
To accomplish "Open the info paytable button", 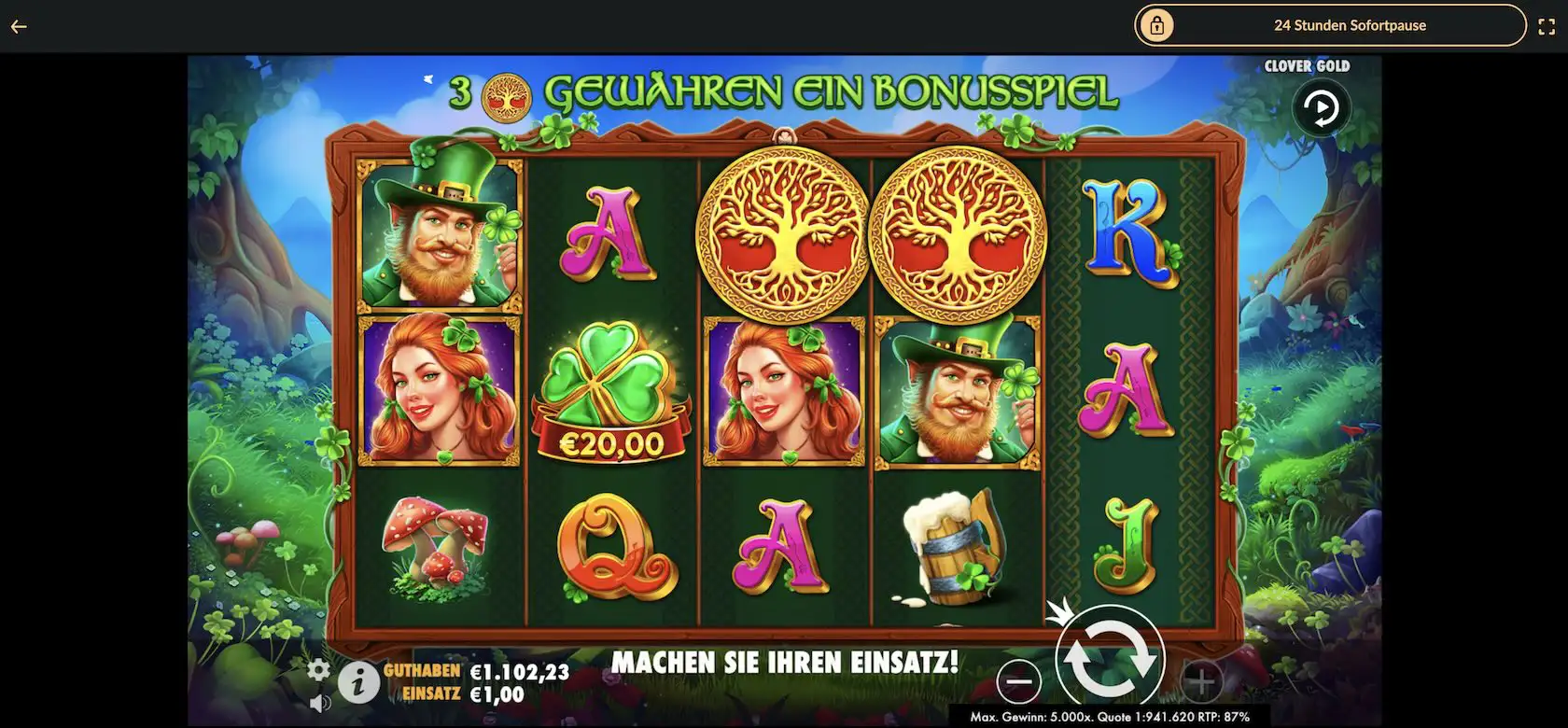I will [x=357, y=684].
